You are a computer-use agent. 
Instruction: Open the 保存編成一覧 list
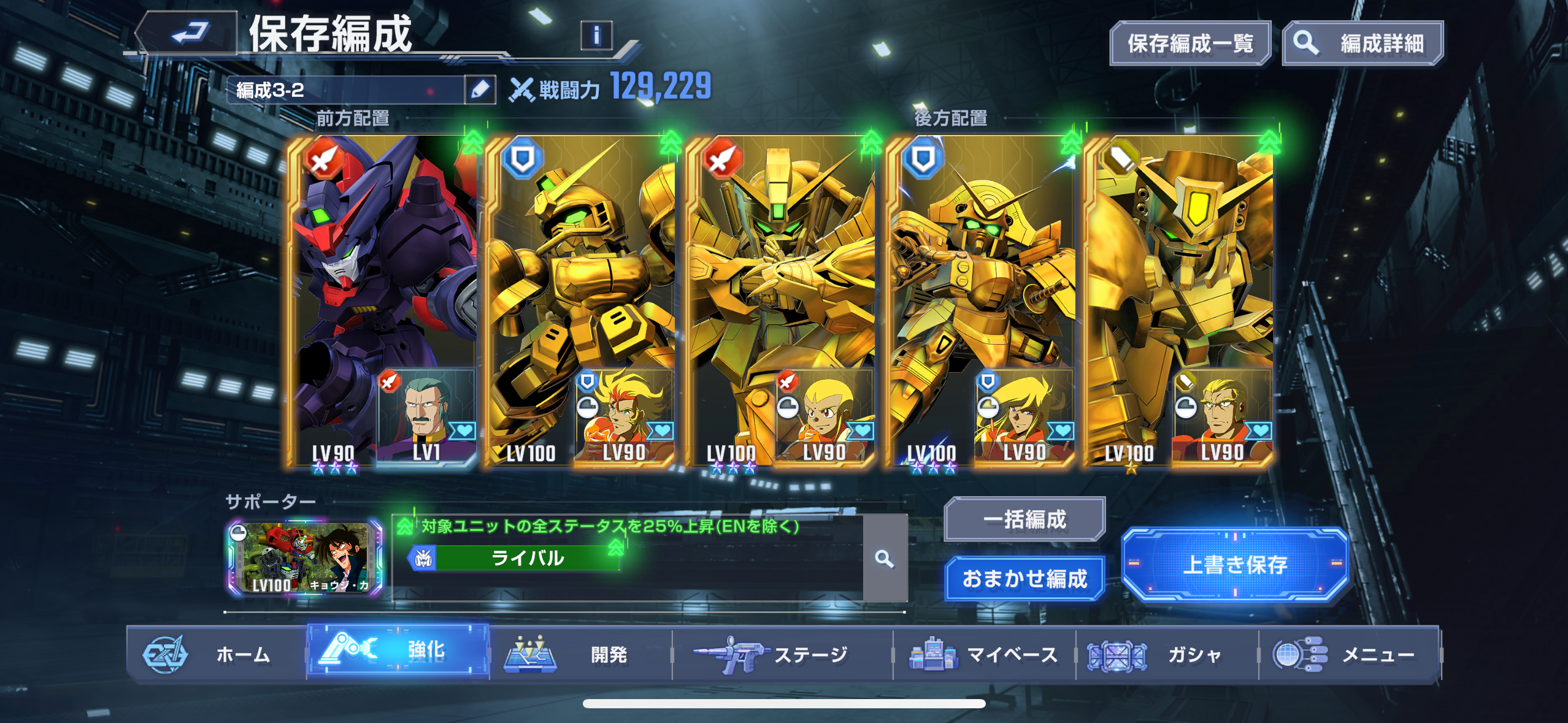pyautogui.click(x=1189, y=44)
